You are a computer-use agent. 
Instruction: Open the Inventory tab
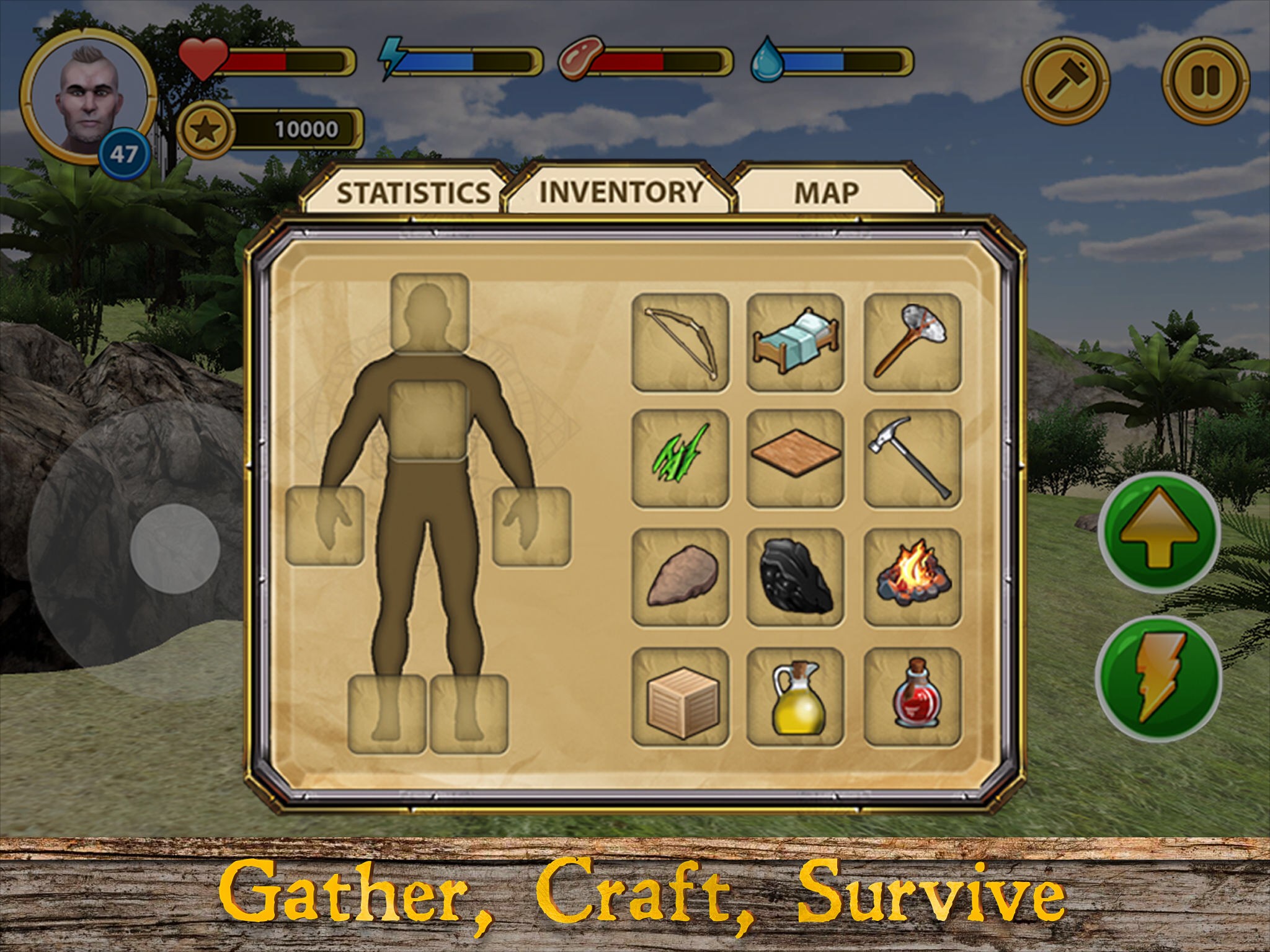(x=620, y=191)
